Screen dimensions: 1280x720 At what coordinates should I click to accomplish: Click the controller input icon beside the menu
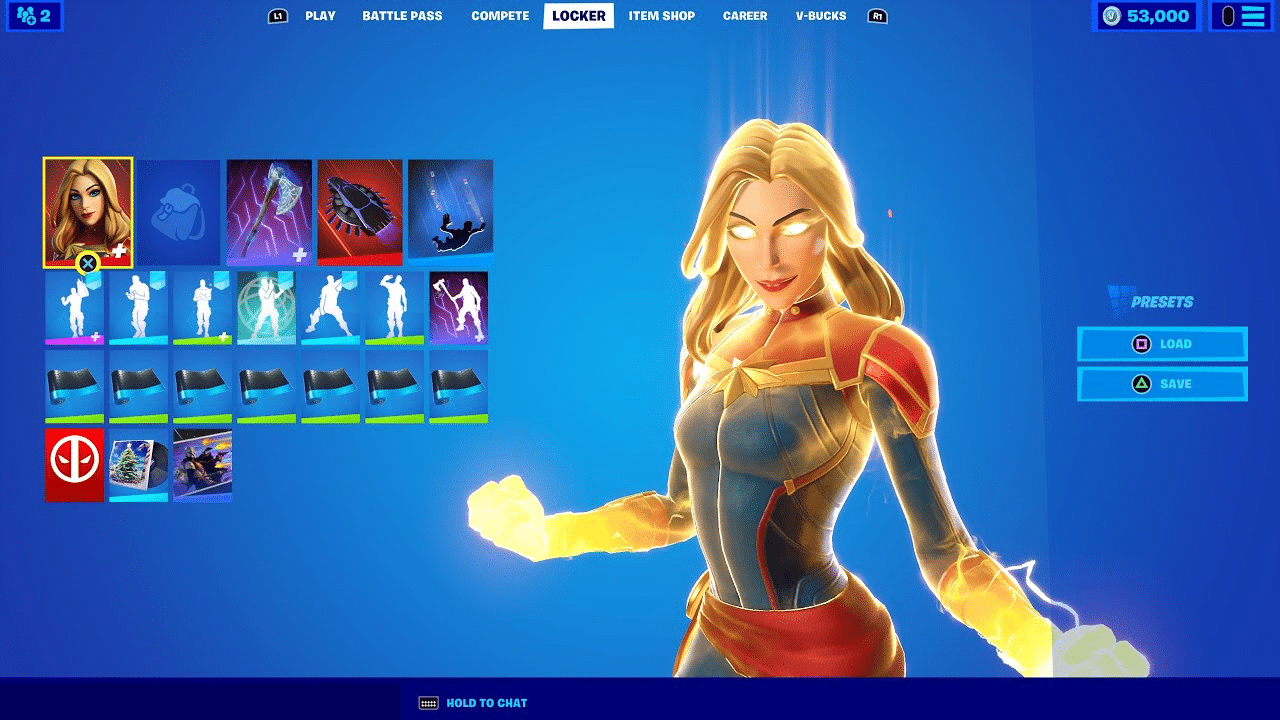point(1230,15)
